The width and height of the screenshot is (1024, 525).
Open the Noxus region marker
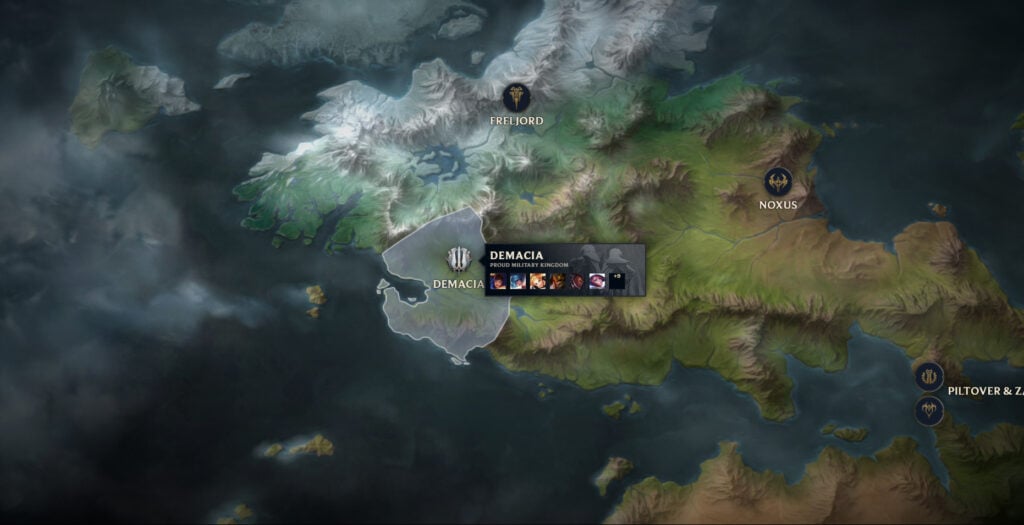(778, 181)
